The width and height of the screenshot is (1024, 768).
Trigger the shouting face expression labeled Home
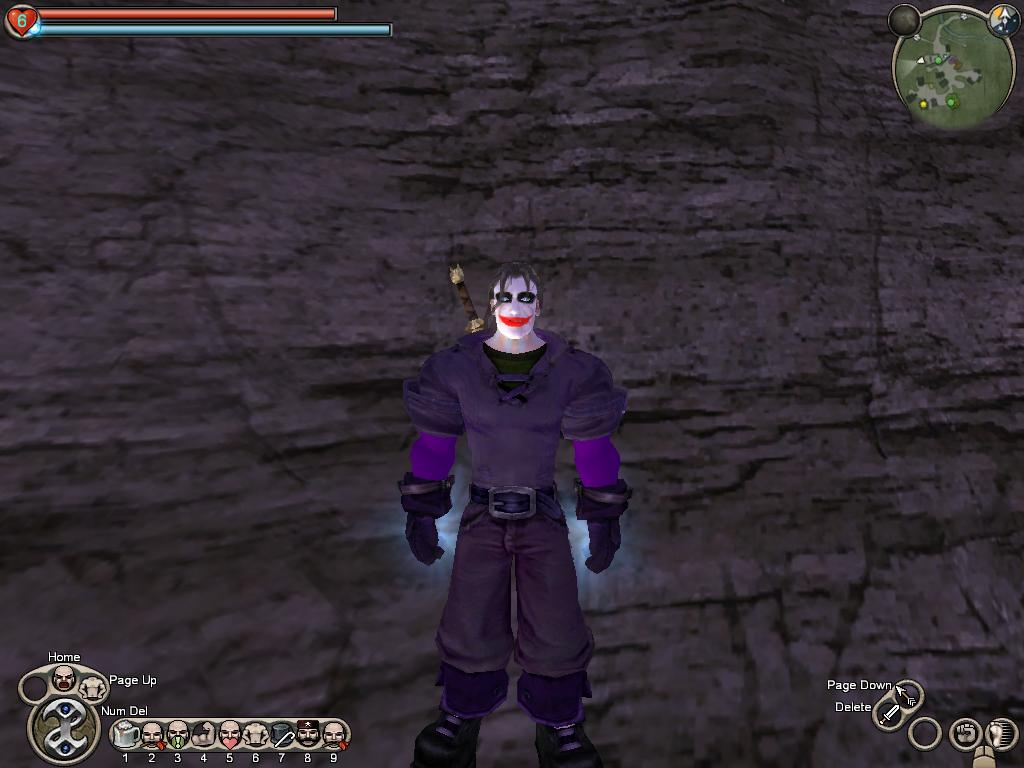tap(64, 678)
